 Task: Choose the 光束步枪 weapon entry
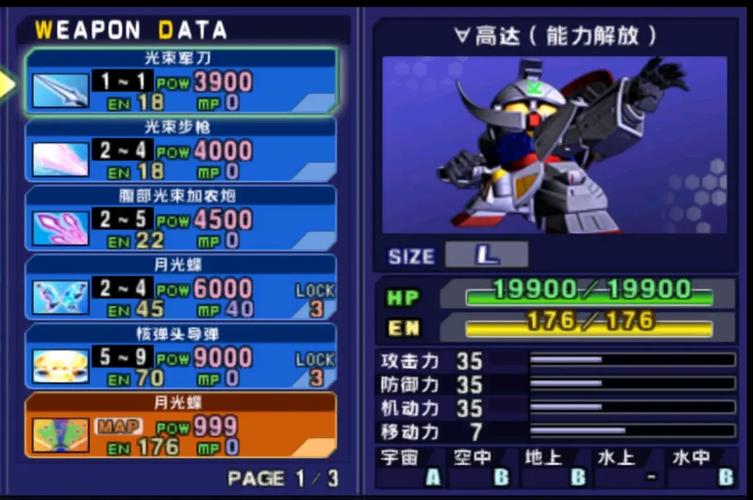pos(181,151)
